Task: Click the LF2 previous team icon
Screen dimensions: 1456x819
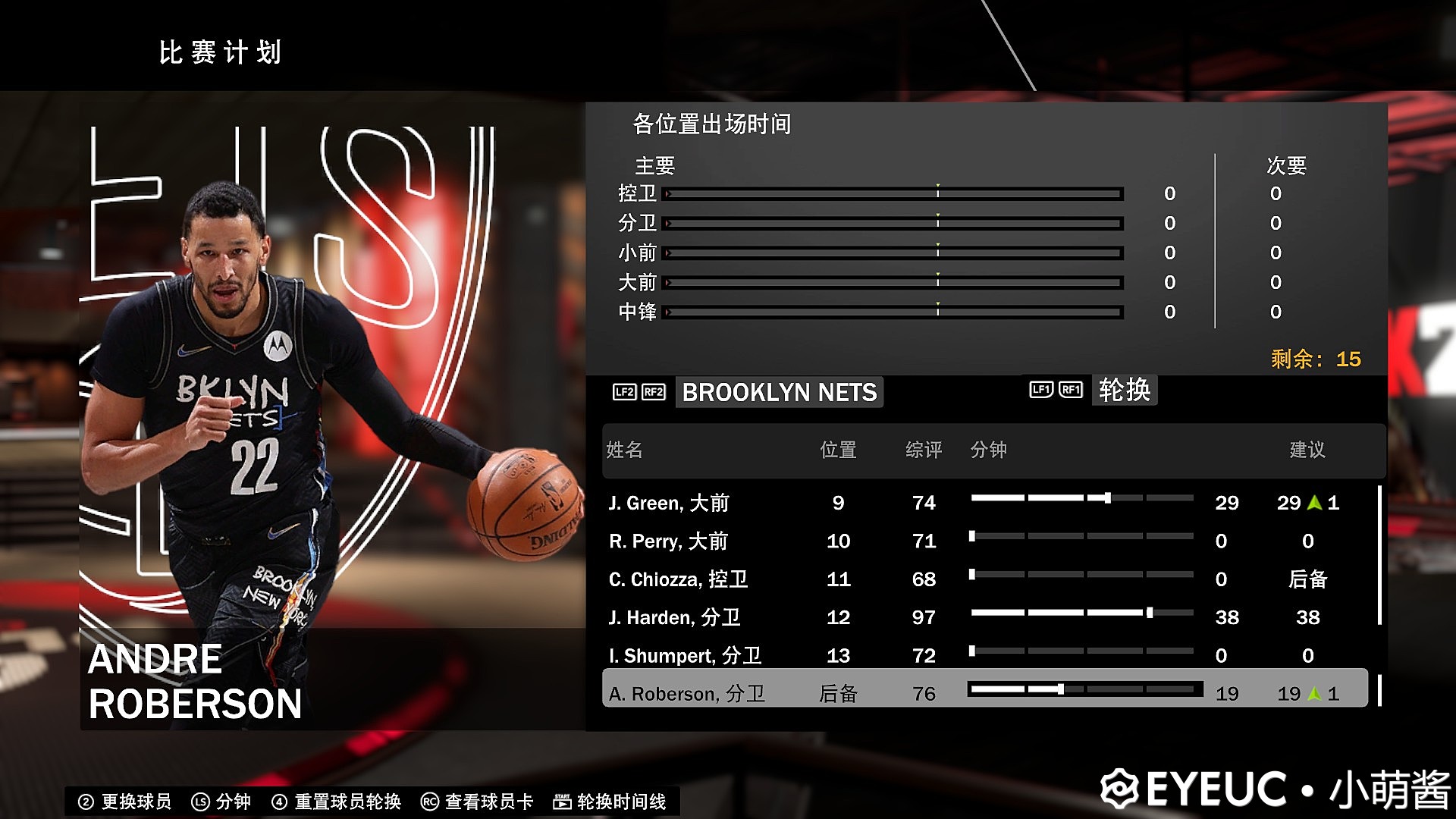Action: pos(623,392)
